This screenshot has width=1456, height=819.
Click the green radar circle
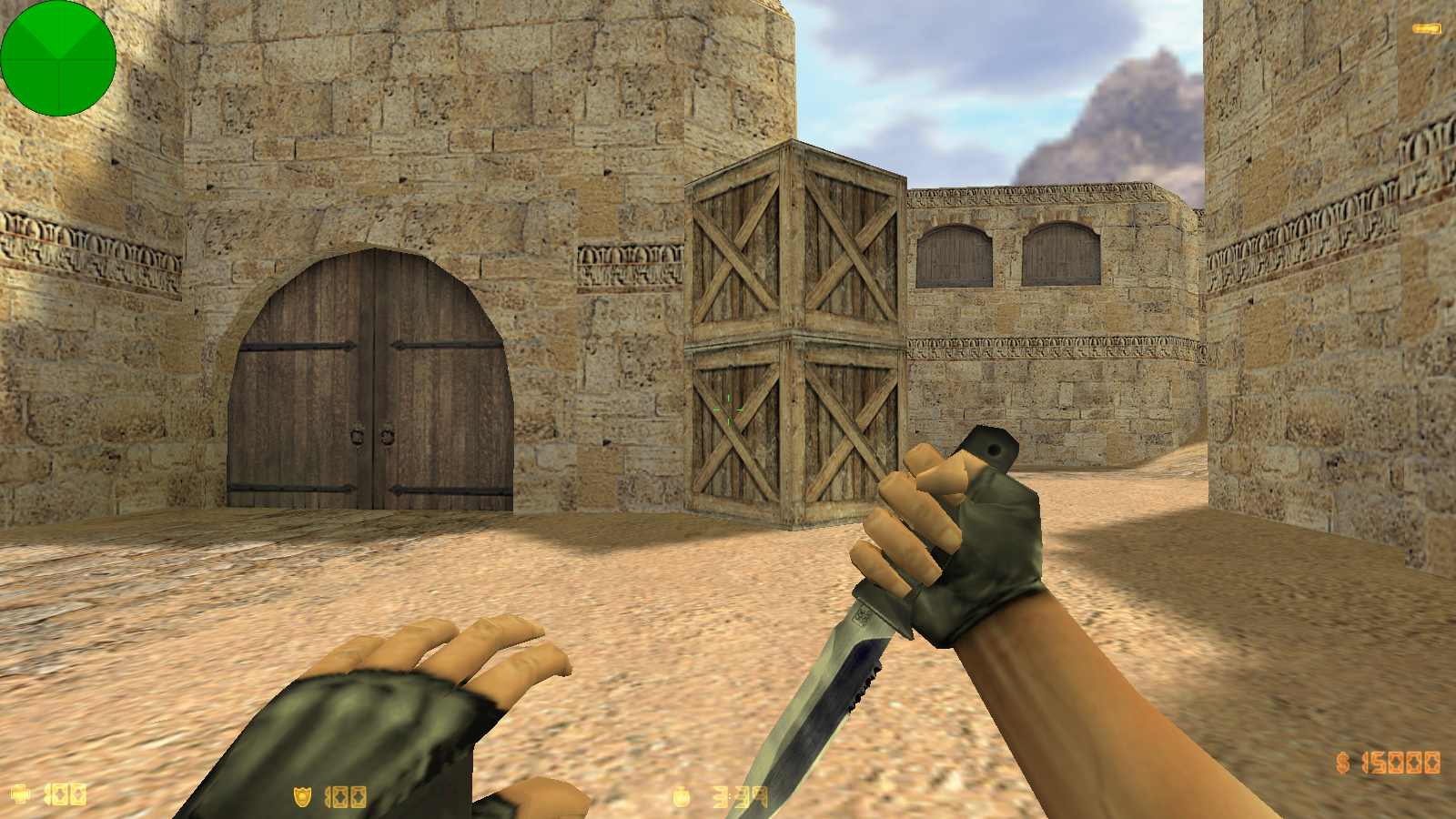(x=59, y=59)
